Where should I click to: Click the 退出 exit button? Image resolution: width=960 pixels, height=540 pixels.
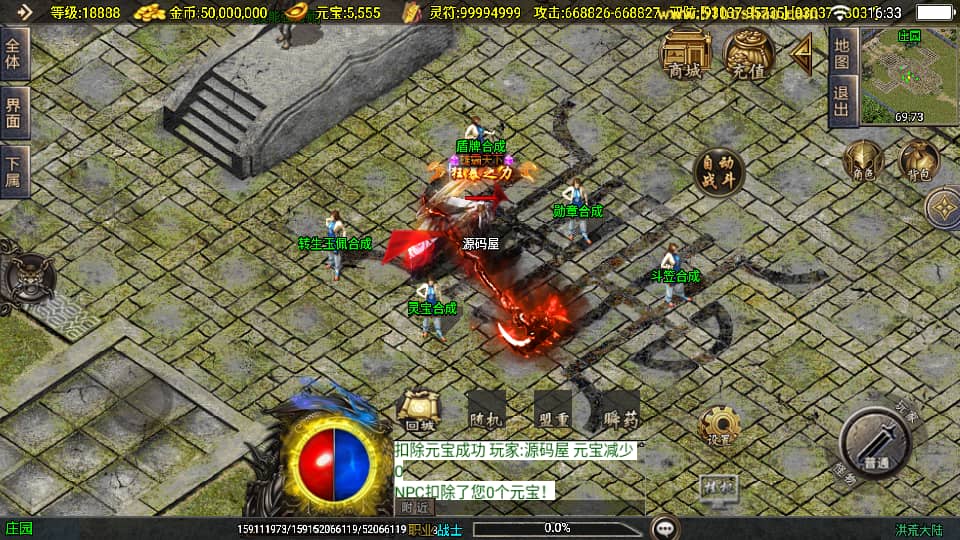[x=842, y=101]
